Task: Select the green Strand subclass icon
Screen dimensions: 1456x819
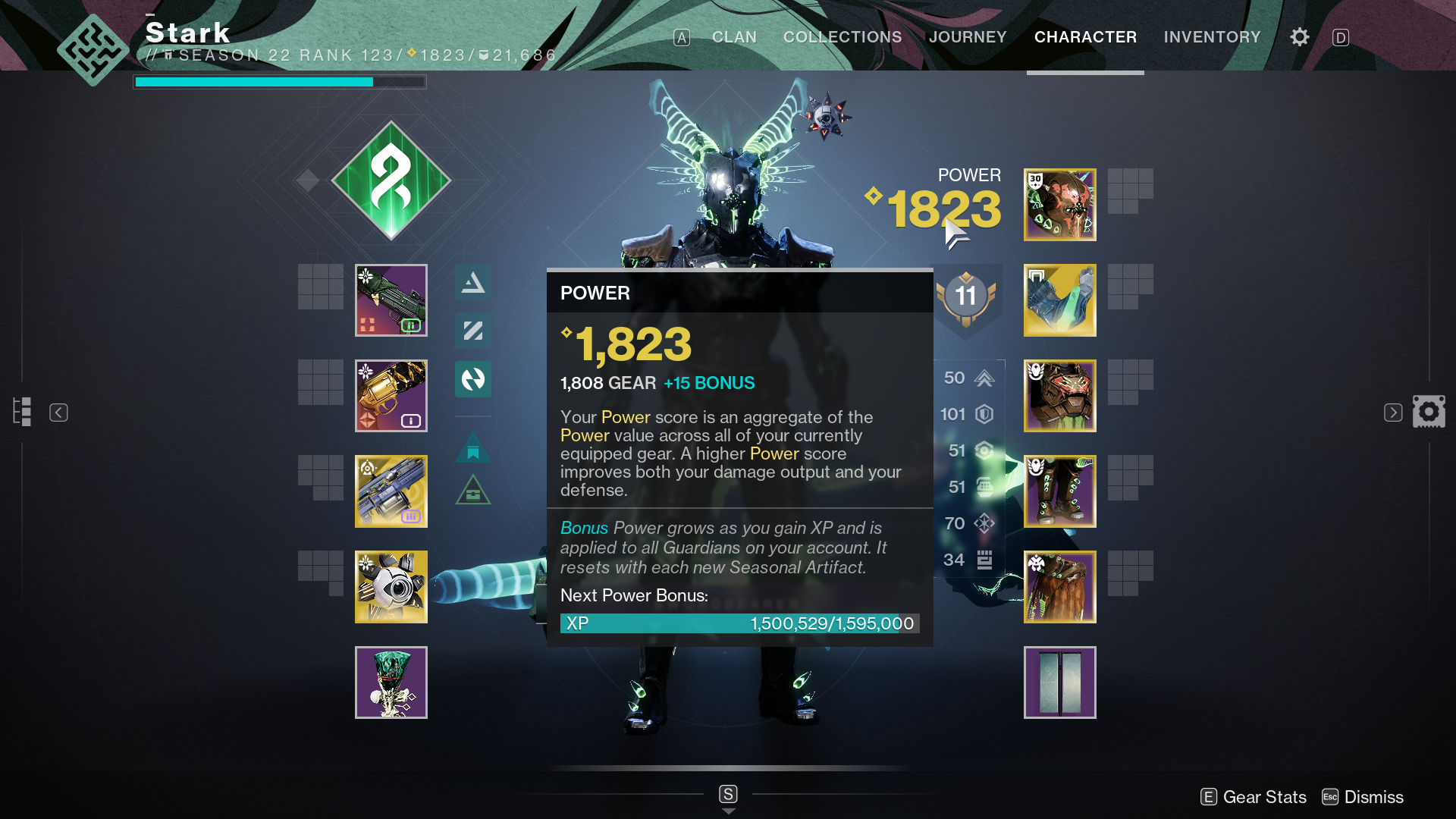Action: (x=391, y=180)
